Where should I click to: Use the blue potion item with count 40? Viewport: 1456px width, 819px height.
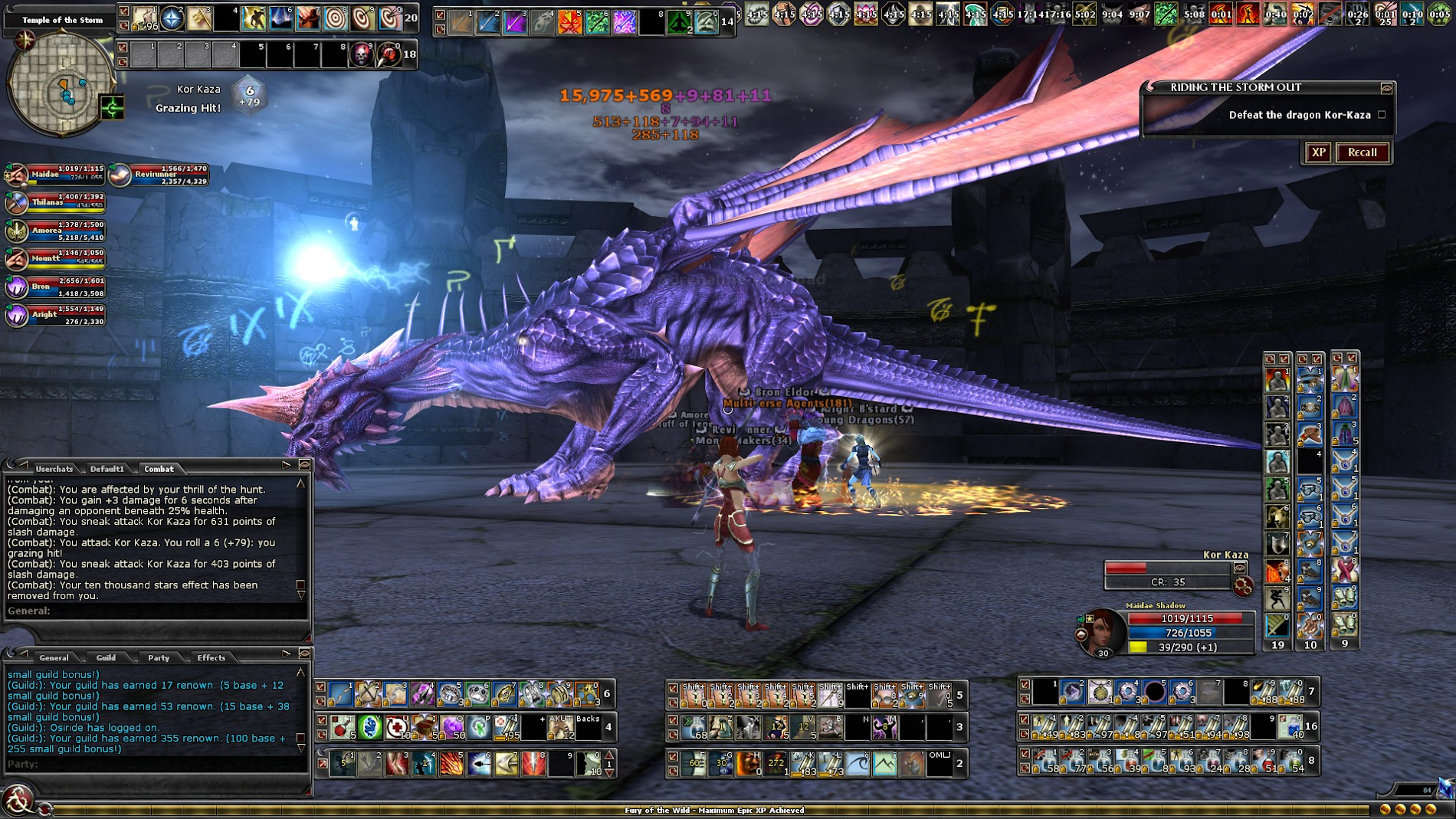point(1291,726)
